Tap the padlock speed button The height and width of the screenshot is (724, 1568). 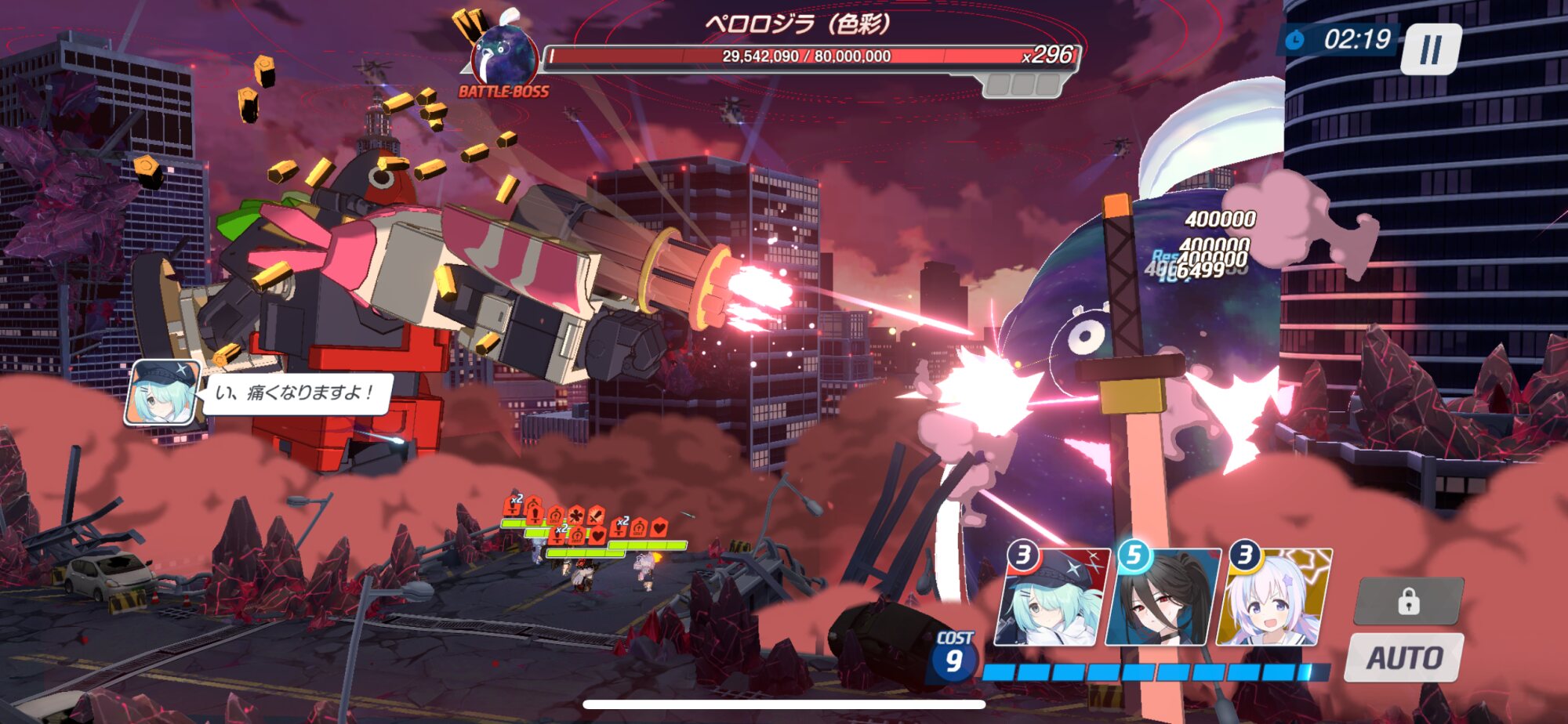point(1409,602)
